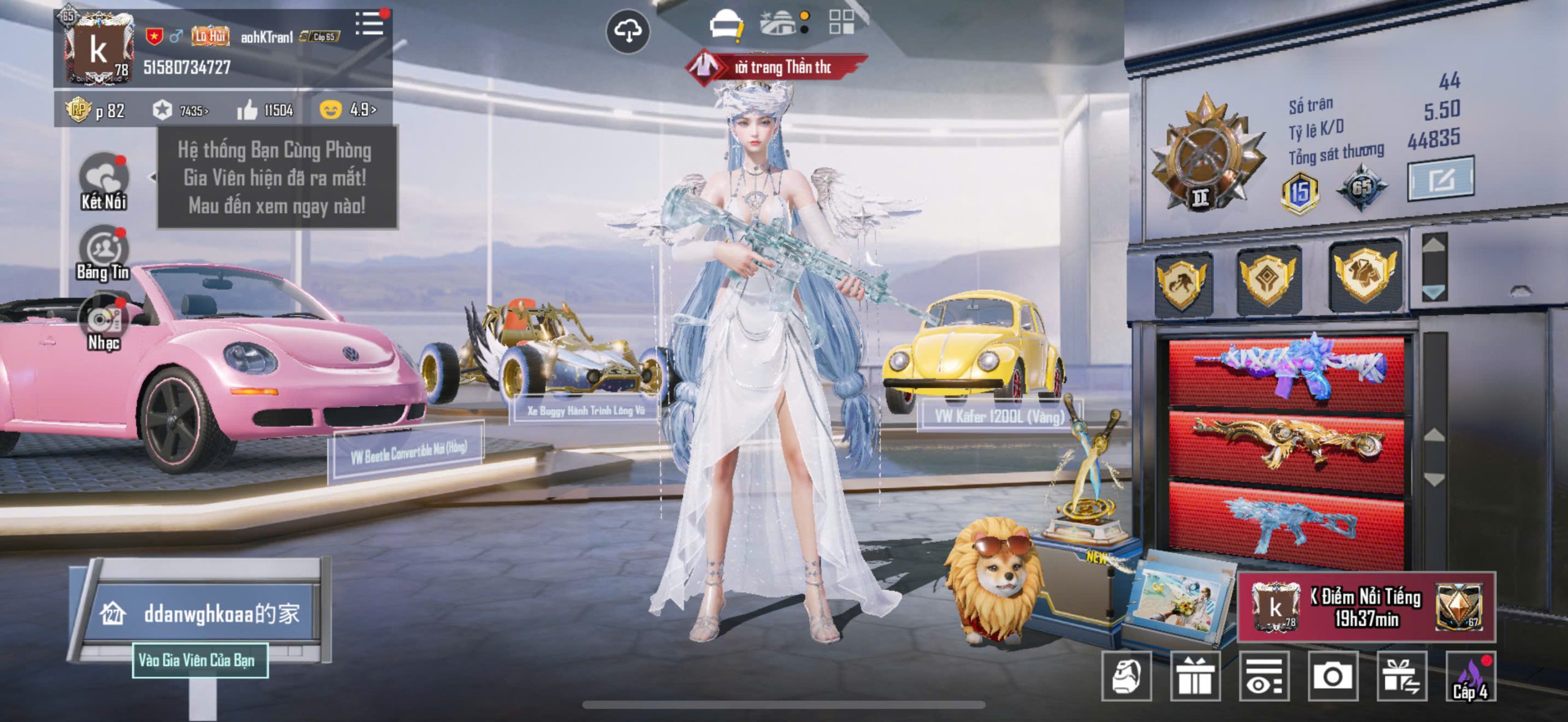Open the four-square grid icon

(841, 22)
